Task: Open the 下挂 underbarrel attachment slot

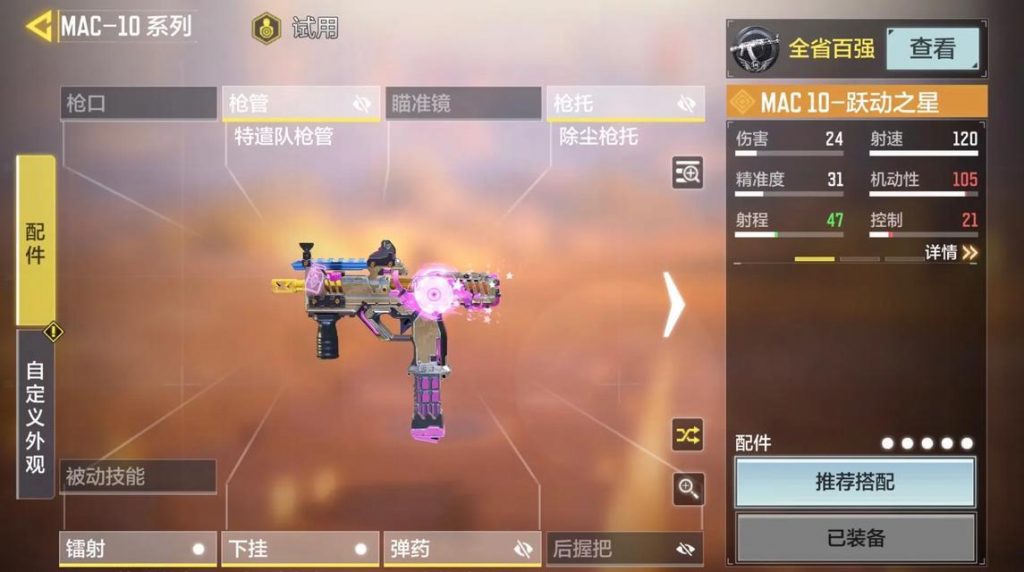Action: 300,549
